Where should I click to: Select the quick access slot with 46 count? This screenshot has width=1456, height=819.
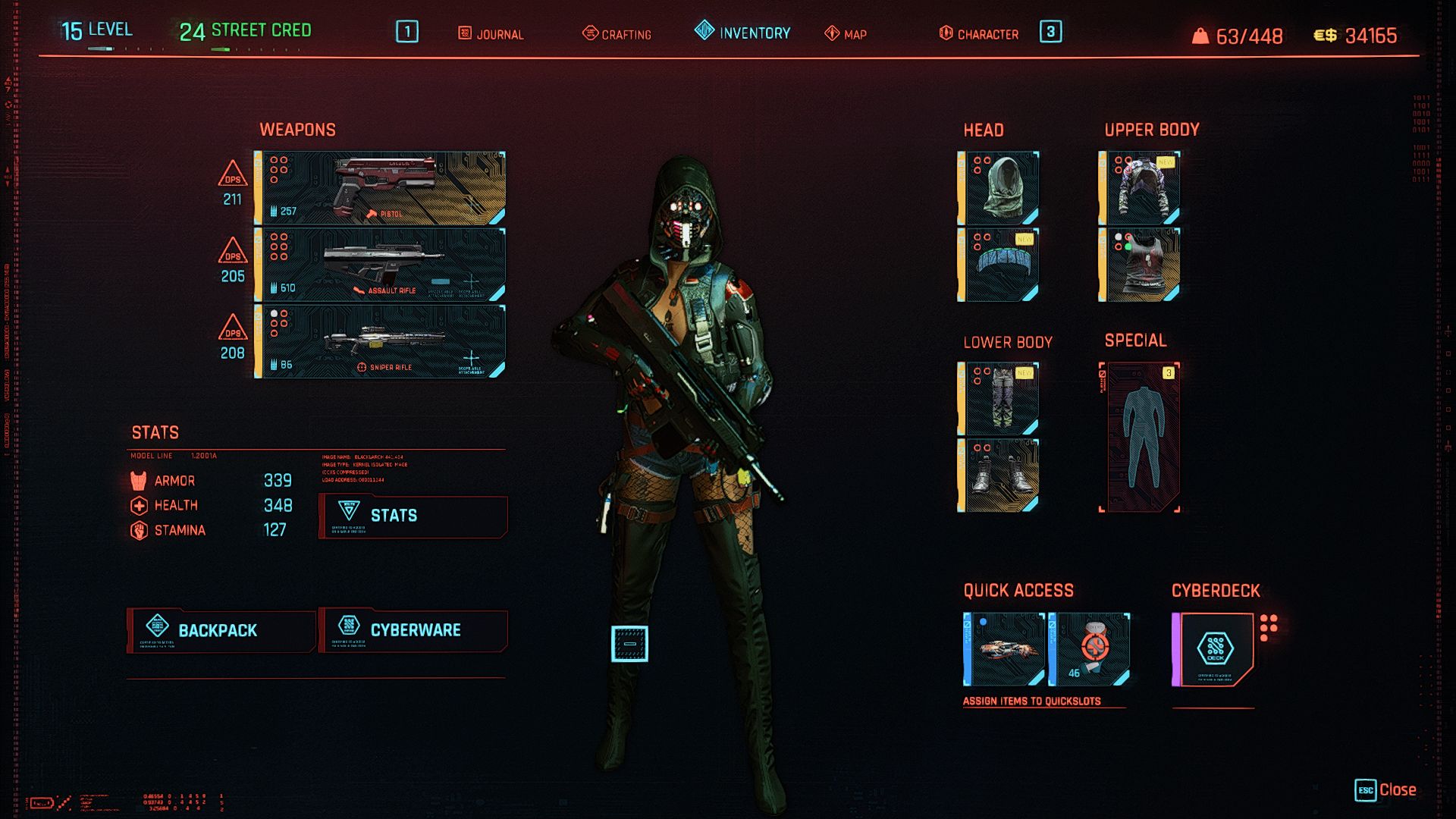coord(1090,649)
